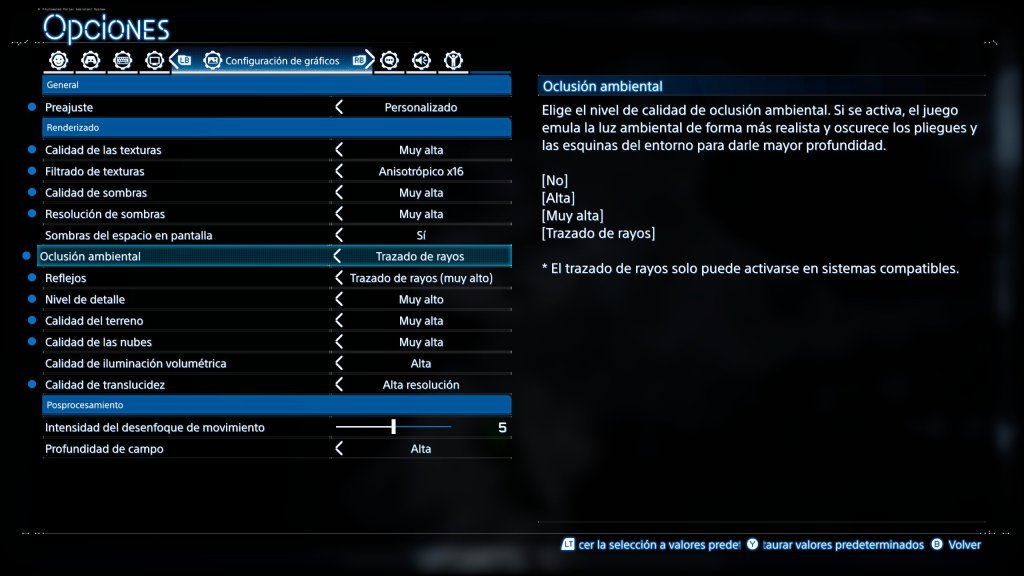Open the accessibility figure tab

click(453, 60)
